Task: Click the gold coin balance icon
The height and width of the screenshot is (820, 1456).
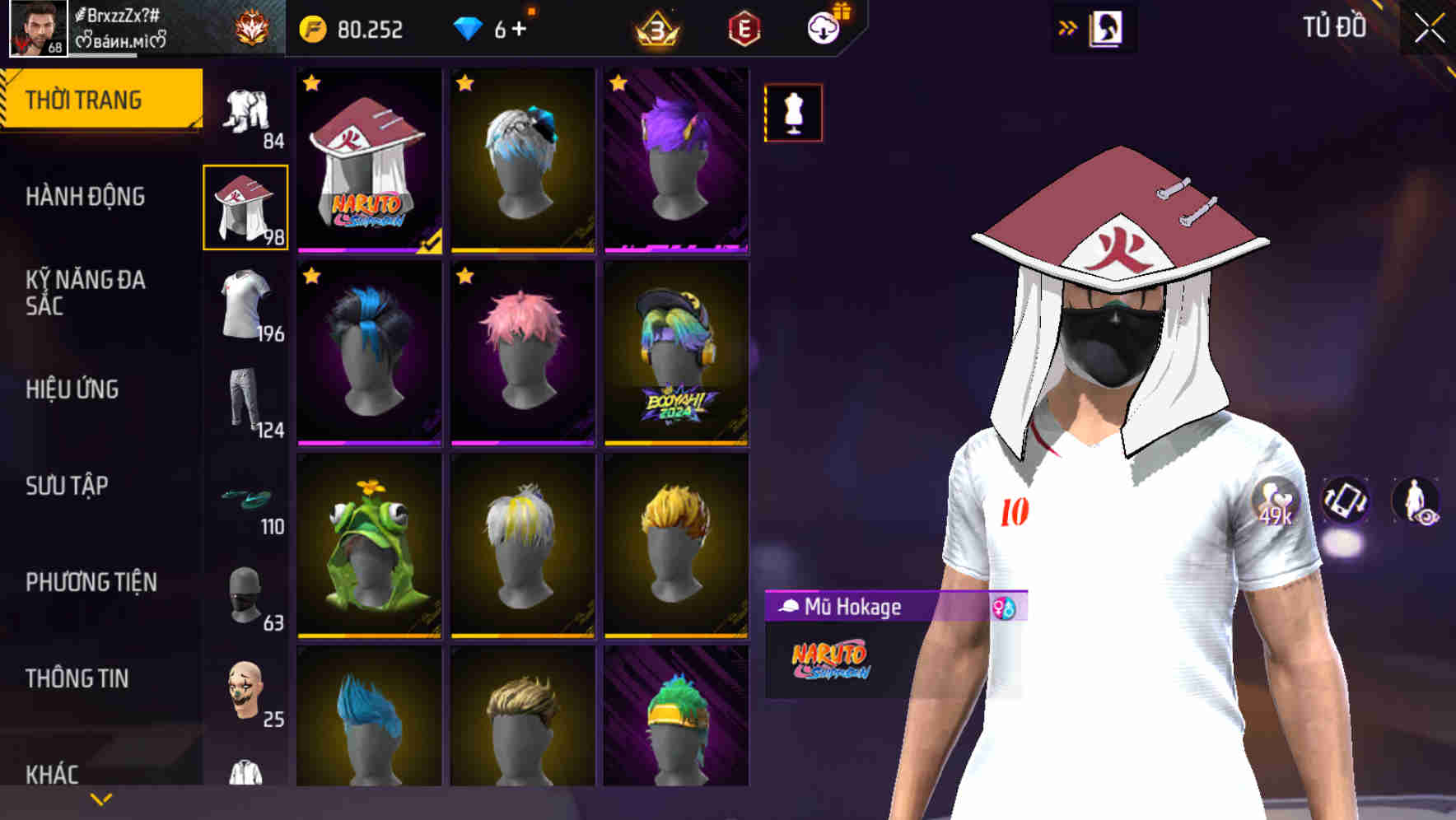Action: click(315, 30)
